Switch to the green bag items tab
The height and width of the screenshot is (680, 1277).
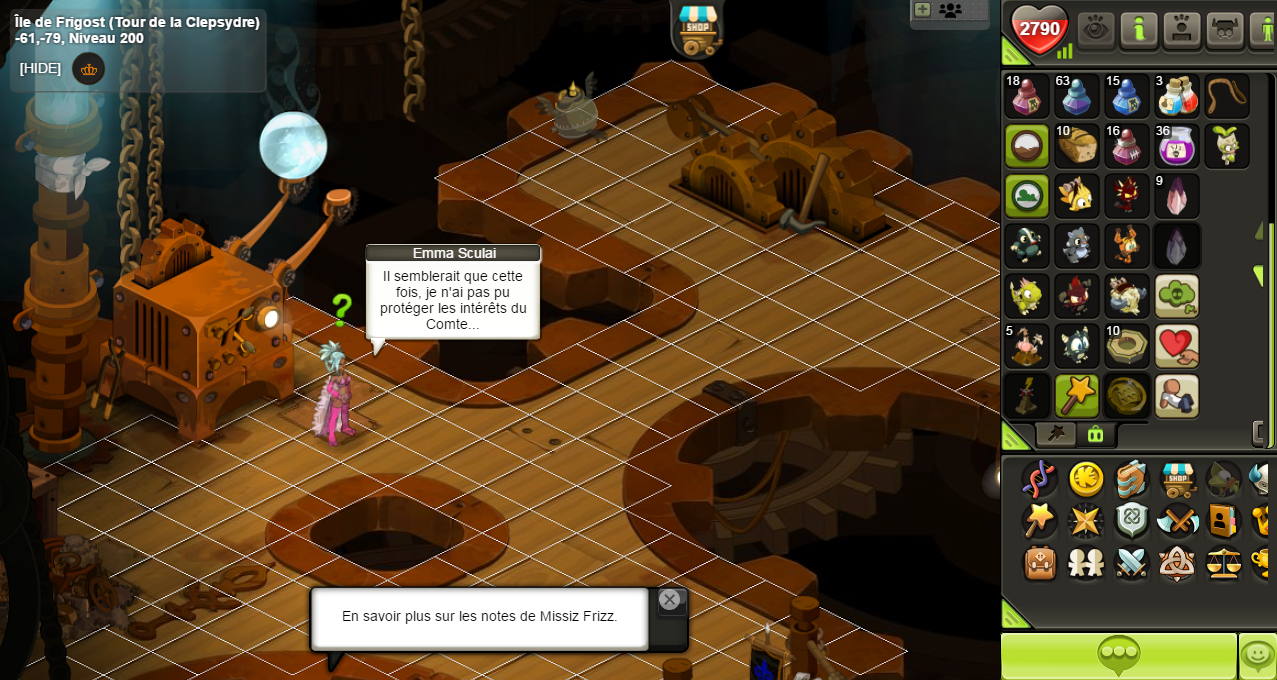pos(1096,434)
